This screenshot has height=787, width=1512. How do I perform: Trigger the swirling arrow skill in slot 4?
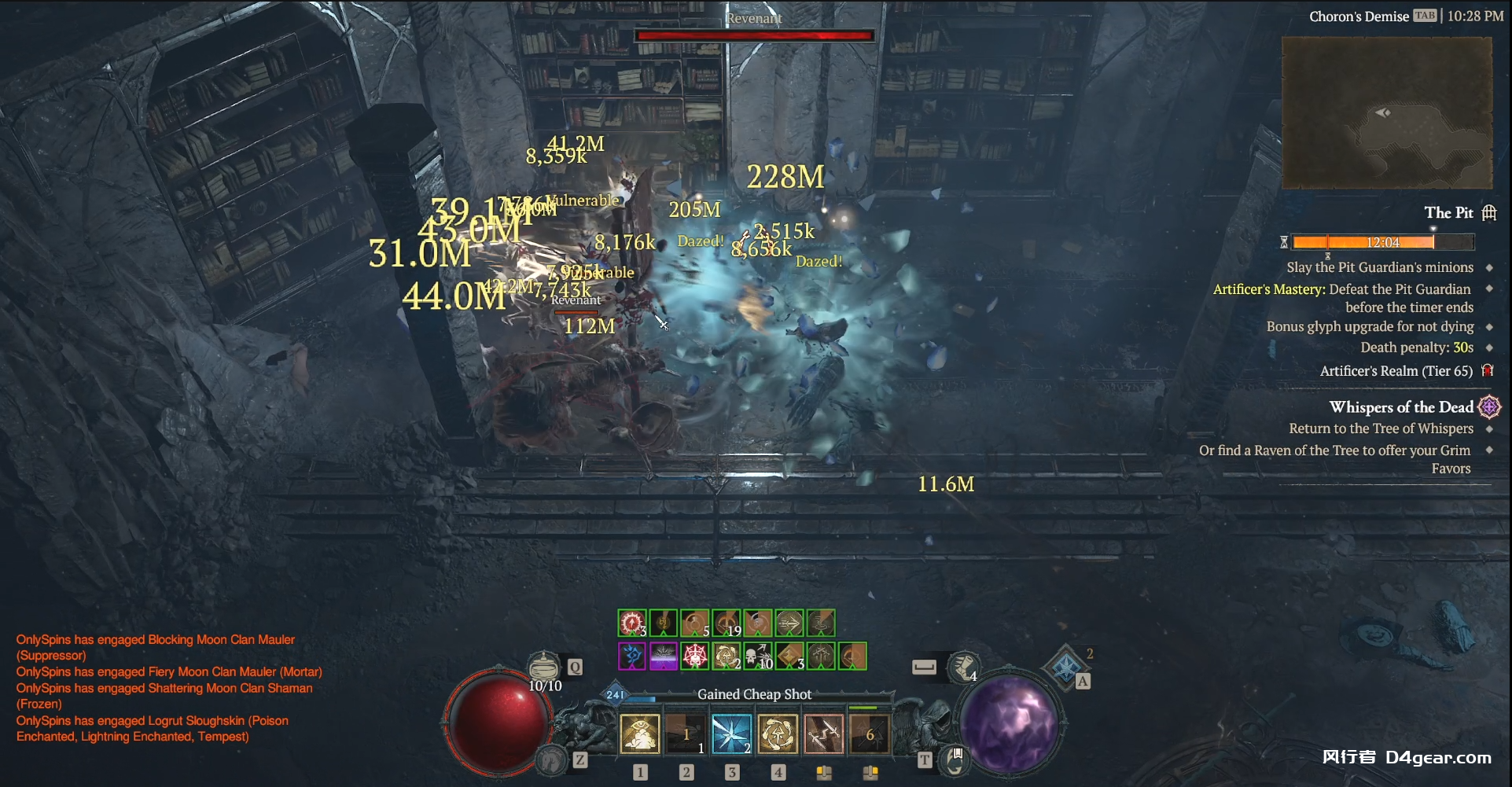(777, 734)
